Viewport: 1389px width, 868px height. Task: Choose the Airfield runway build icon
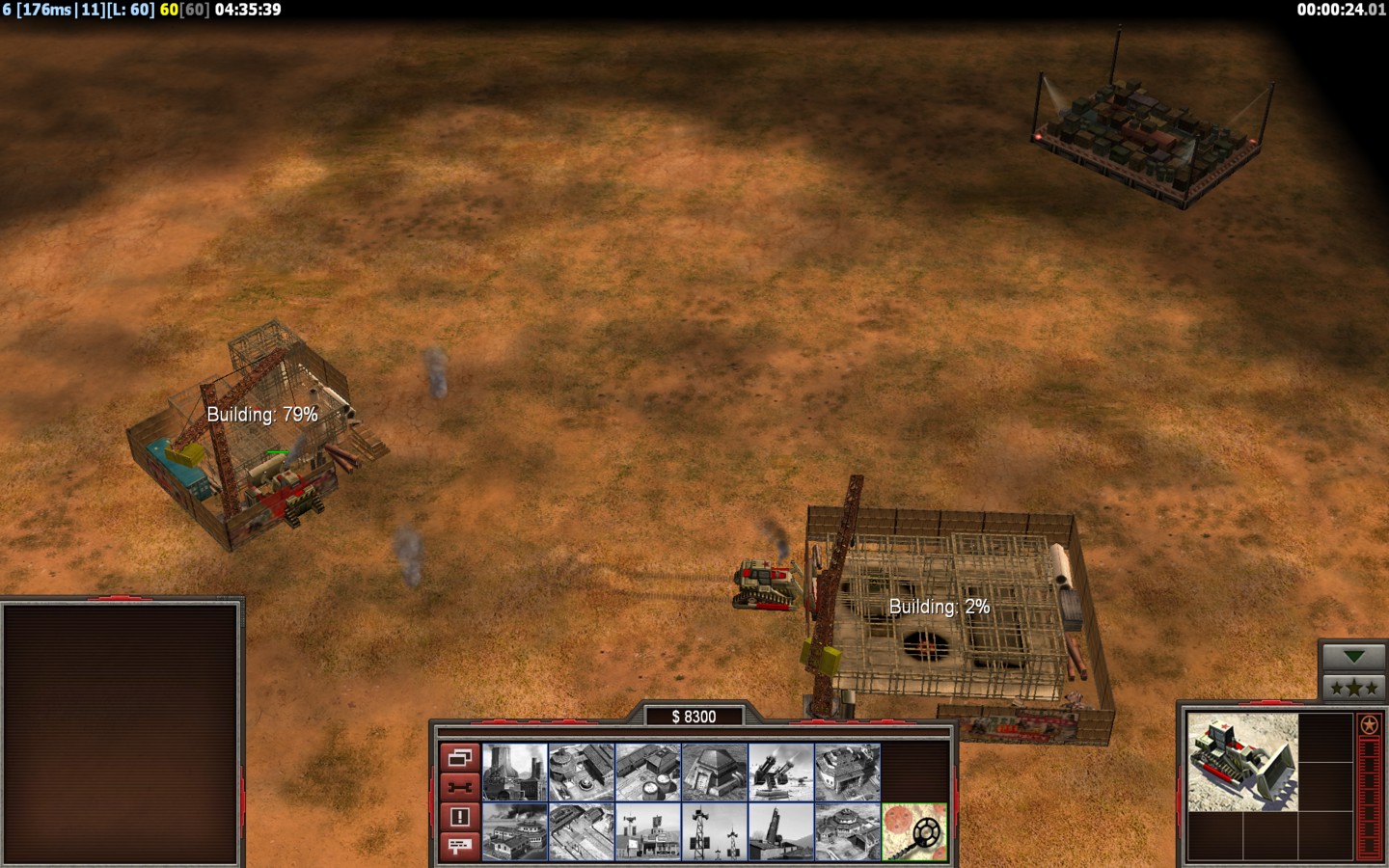click(582, 831)
